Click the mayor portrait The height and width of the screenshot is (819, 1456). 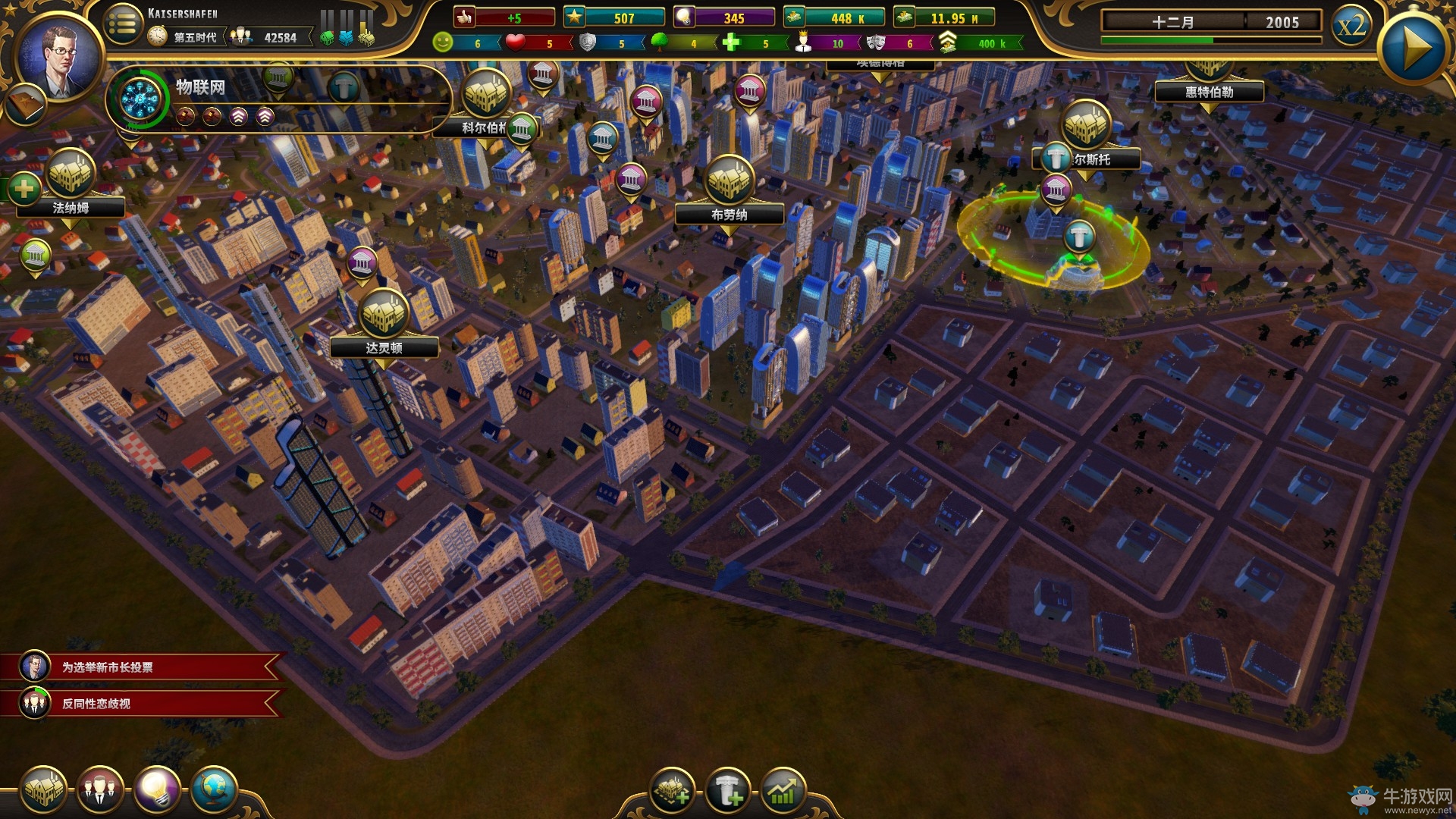60,58
